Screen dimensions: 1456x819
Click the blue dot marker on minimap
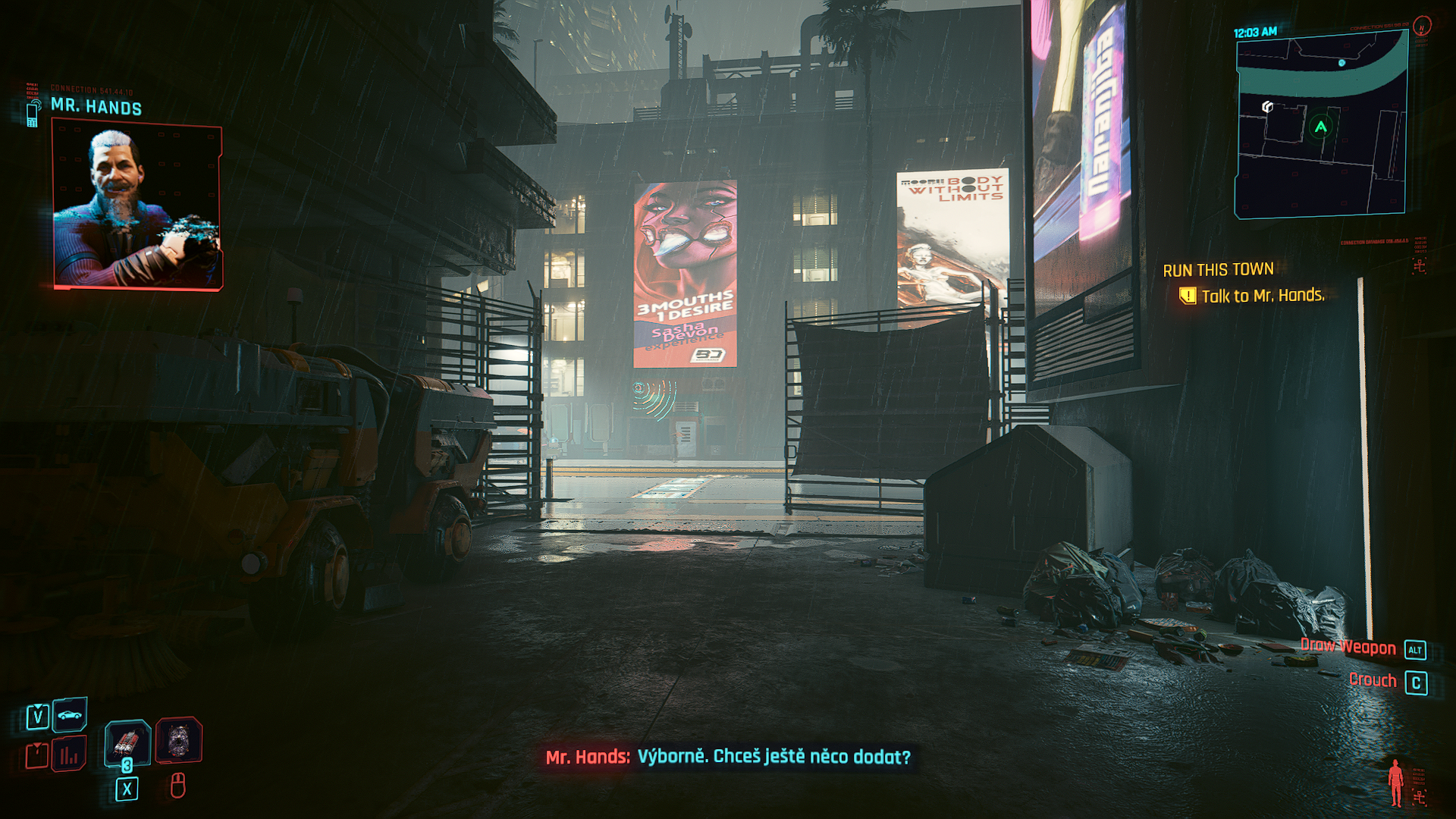point(1341,63)
